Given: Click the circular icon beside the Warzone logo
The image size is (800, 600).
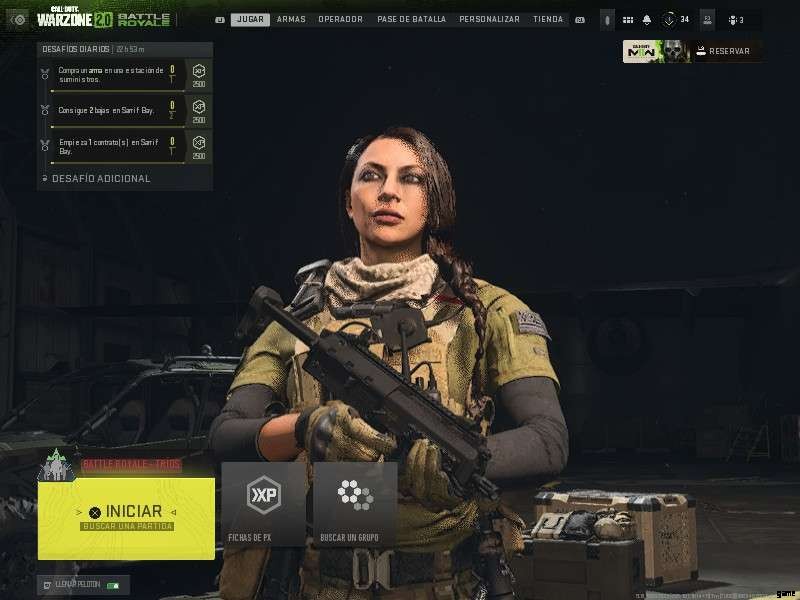Looking at the screenshot, I should click(x=18, y=20).
